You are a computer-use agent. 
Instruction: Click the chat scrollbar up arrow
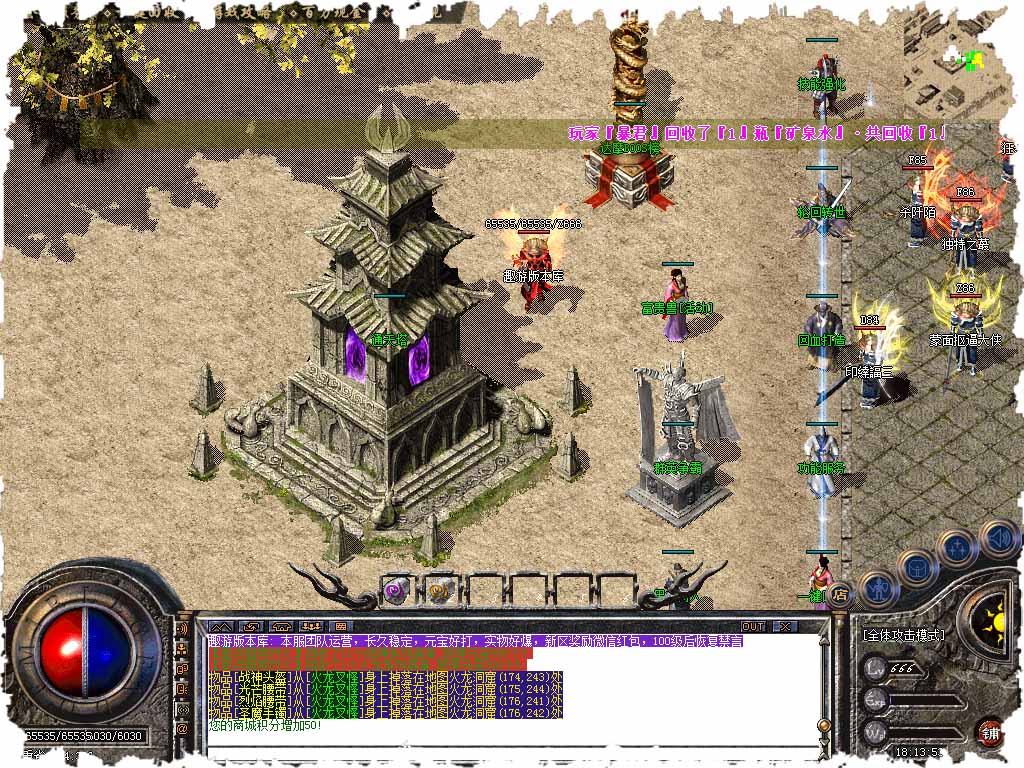(823, 640)
